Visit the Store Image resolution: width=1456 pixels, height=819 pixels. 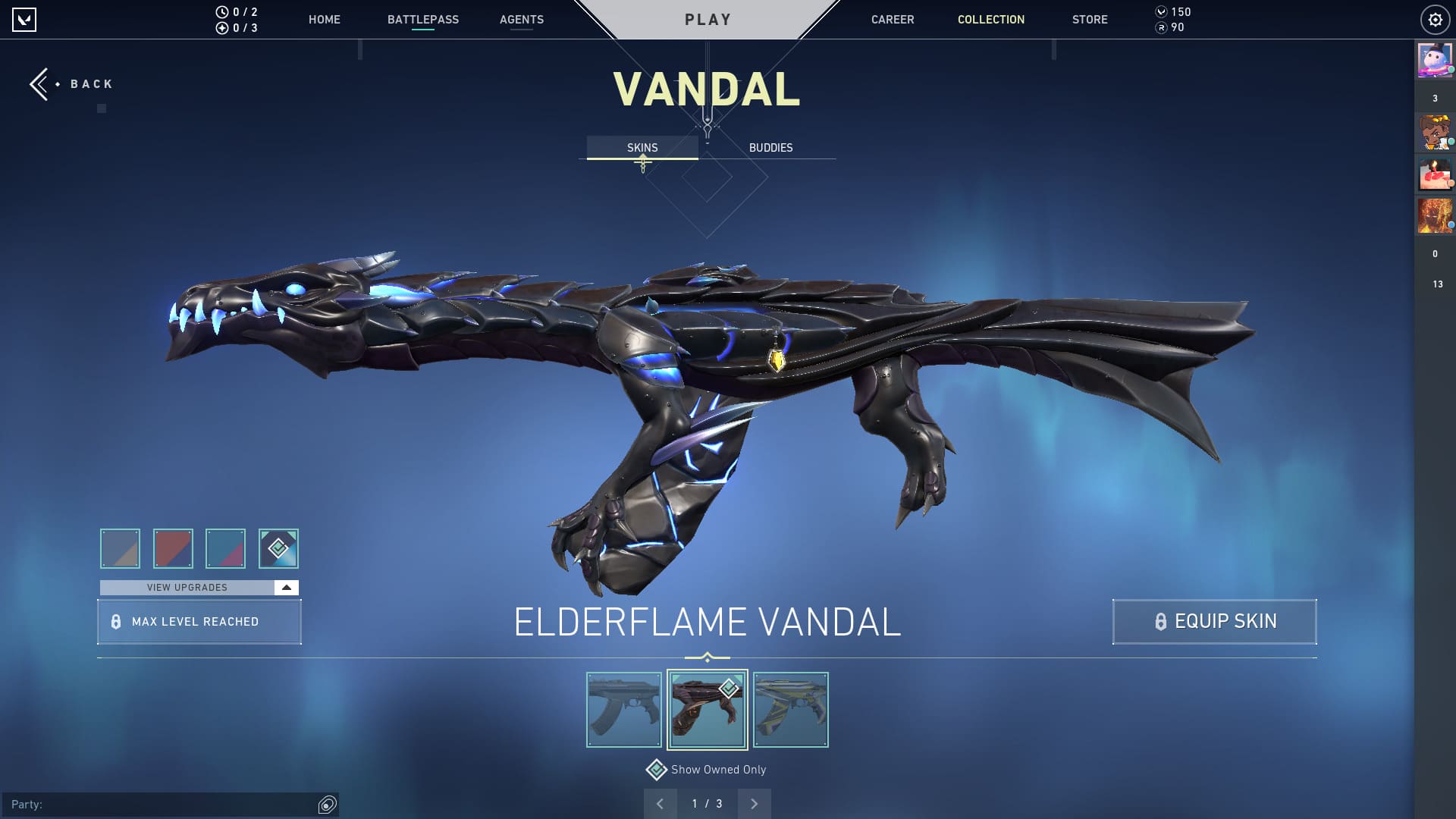(1089, 20)
